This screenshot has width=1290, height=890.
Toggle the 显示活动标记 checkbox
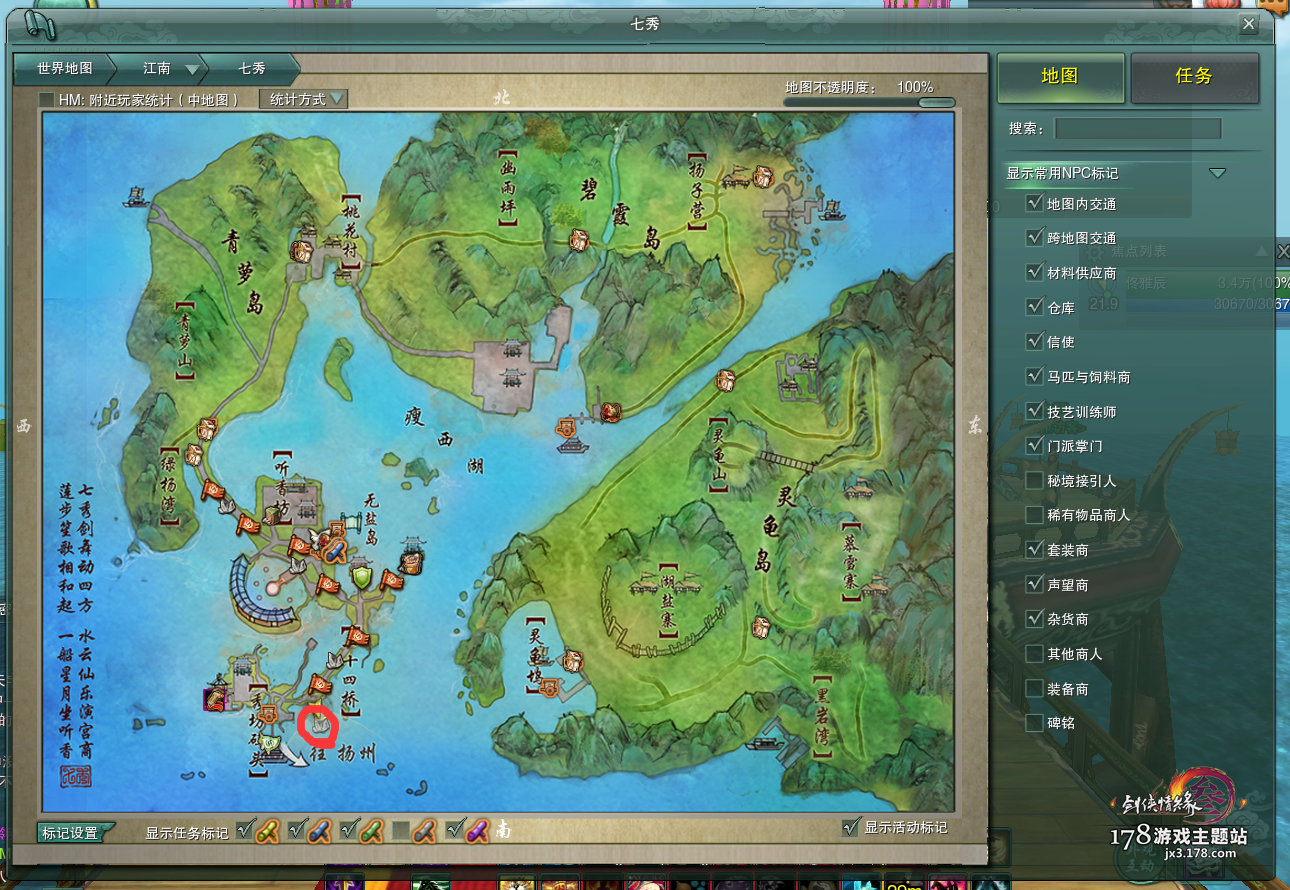(851, 827)
